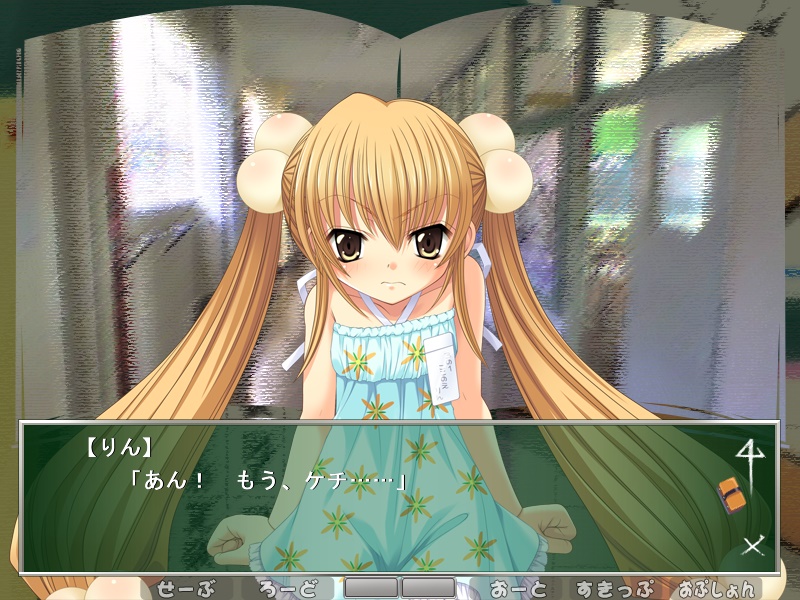Toggle Auto (おーと) reading mode
The height and width of the screenshot is (600, 800).
coord(517,588)
